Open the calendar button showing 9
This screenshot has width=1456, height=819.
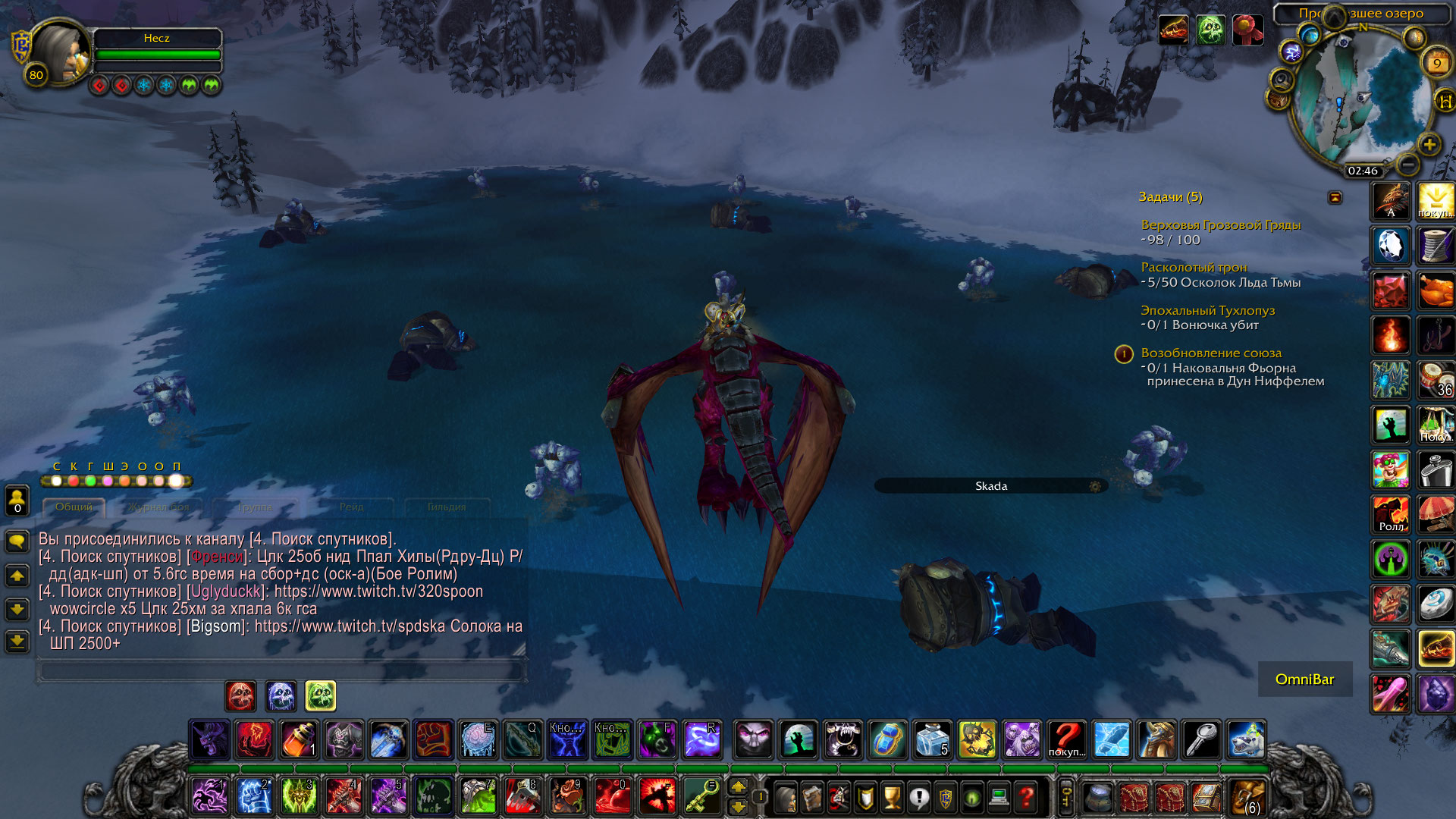pyautogui.click(x=1436, y=63)
